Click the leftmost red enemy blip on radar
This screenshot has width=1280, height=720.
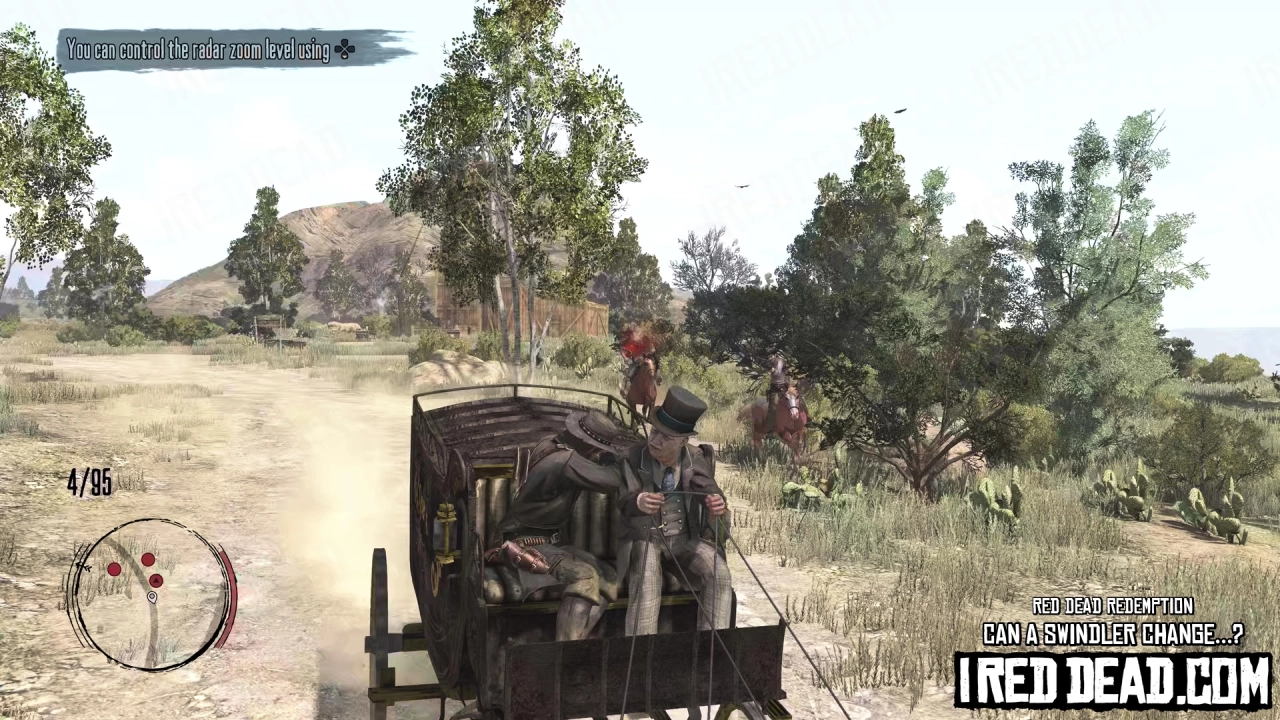pos(114,568)
